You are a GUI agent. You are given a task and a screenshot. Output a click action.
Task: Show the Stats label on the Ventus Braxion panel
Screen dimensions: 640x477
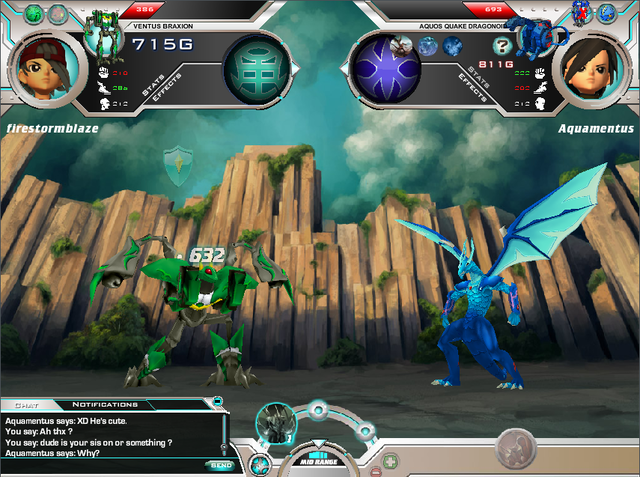click(x=153, y=84)
